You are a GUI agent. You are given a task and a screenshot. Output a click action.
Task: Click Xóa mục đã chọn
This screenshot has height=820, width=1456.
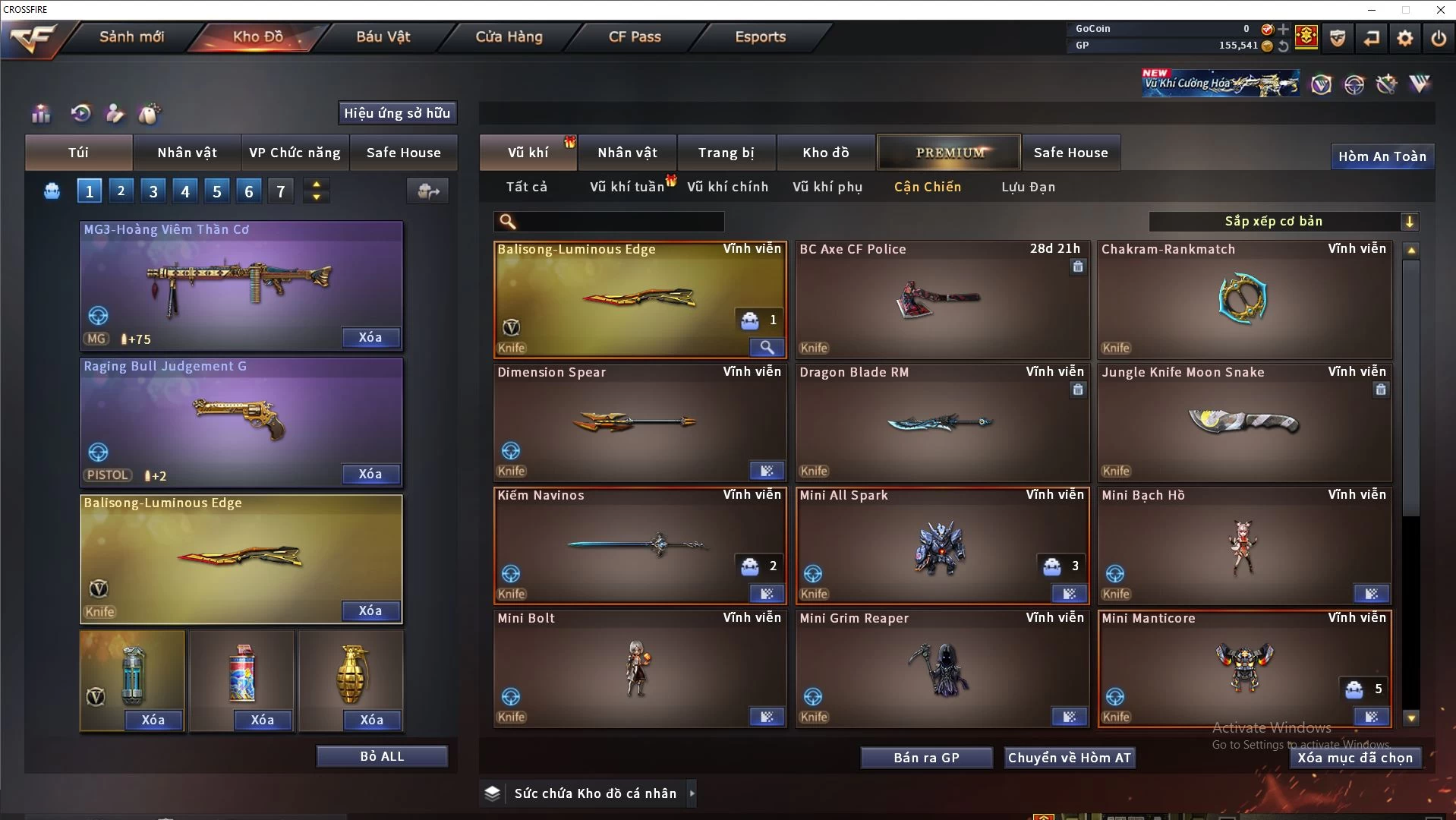1355,758
